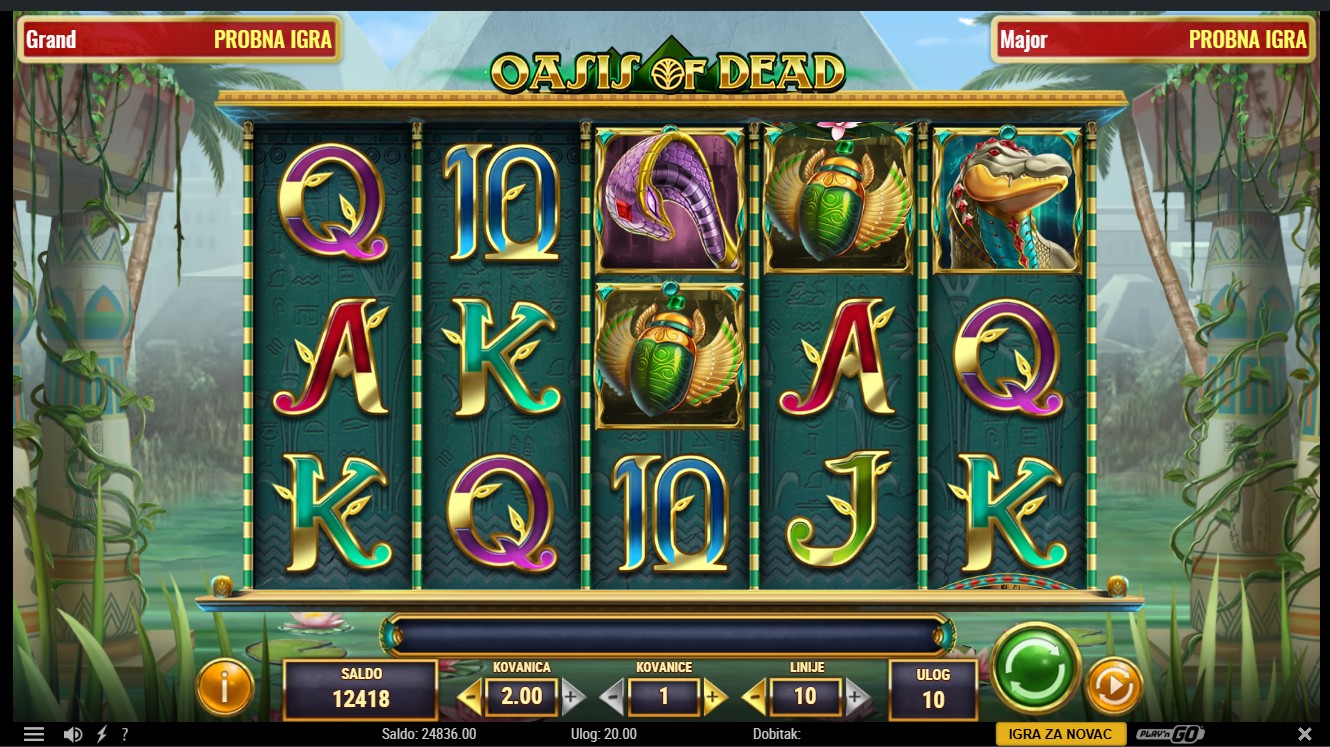Close the game with the X
Image resolution: width=1330 pixels, height=747 pixels.
pos(1304,735)
